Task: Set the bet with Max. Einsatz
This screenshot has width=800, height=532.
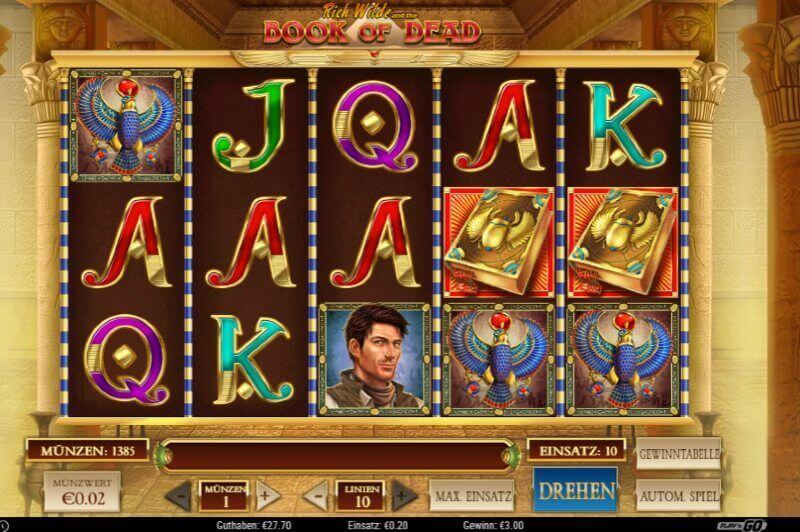Action: pos(473,494)
